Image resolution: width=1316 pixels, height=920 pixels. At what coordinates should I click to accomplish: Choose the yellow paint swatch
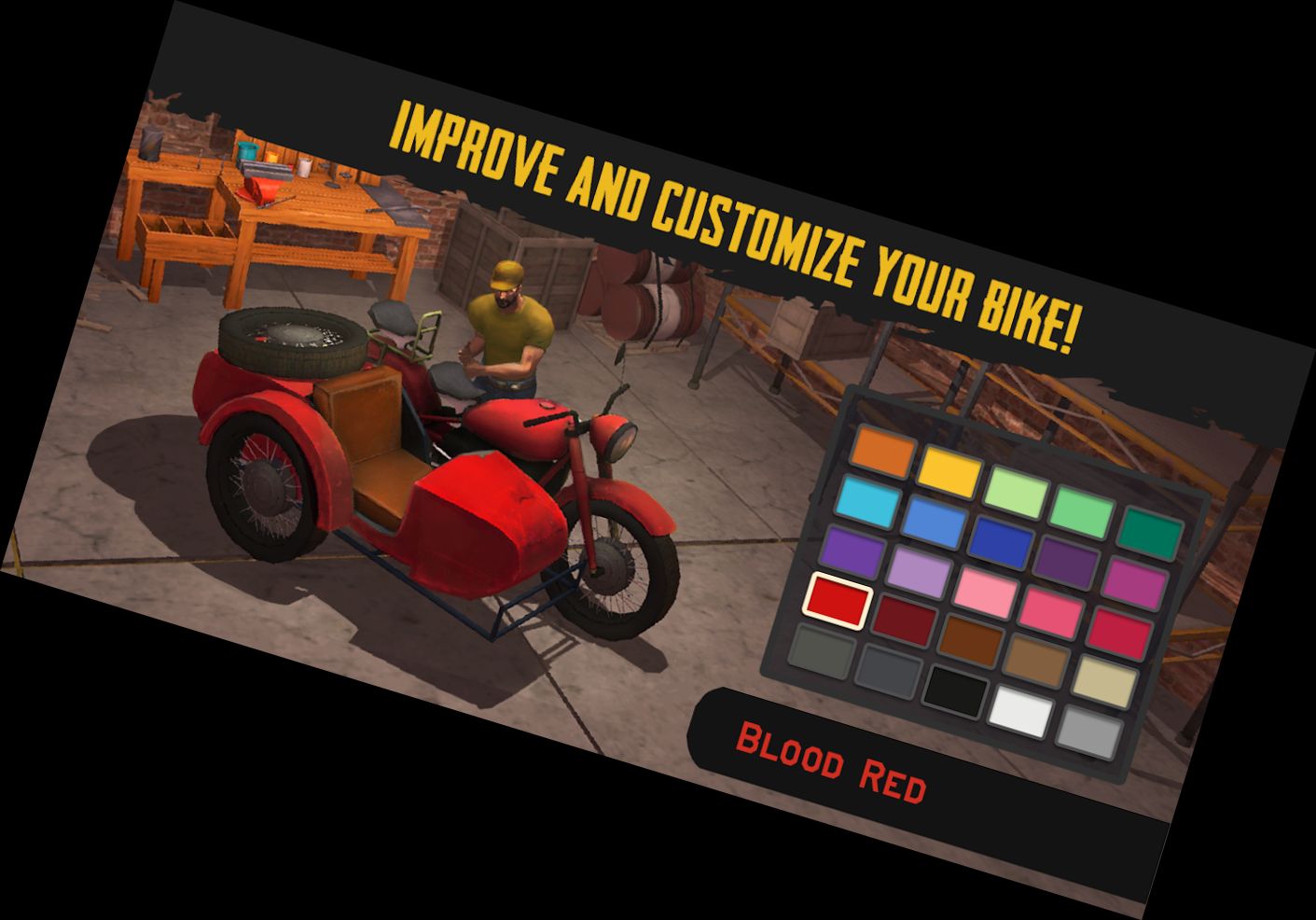click(x=949, y=471)
